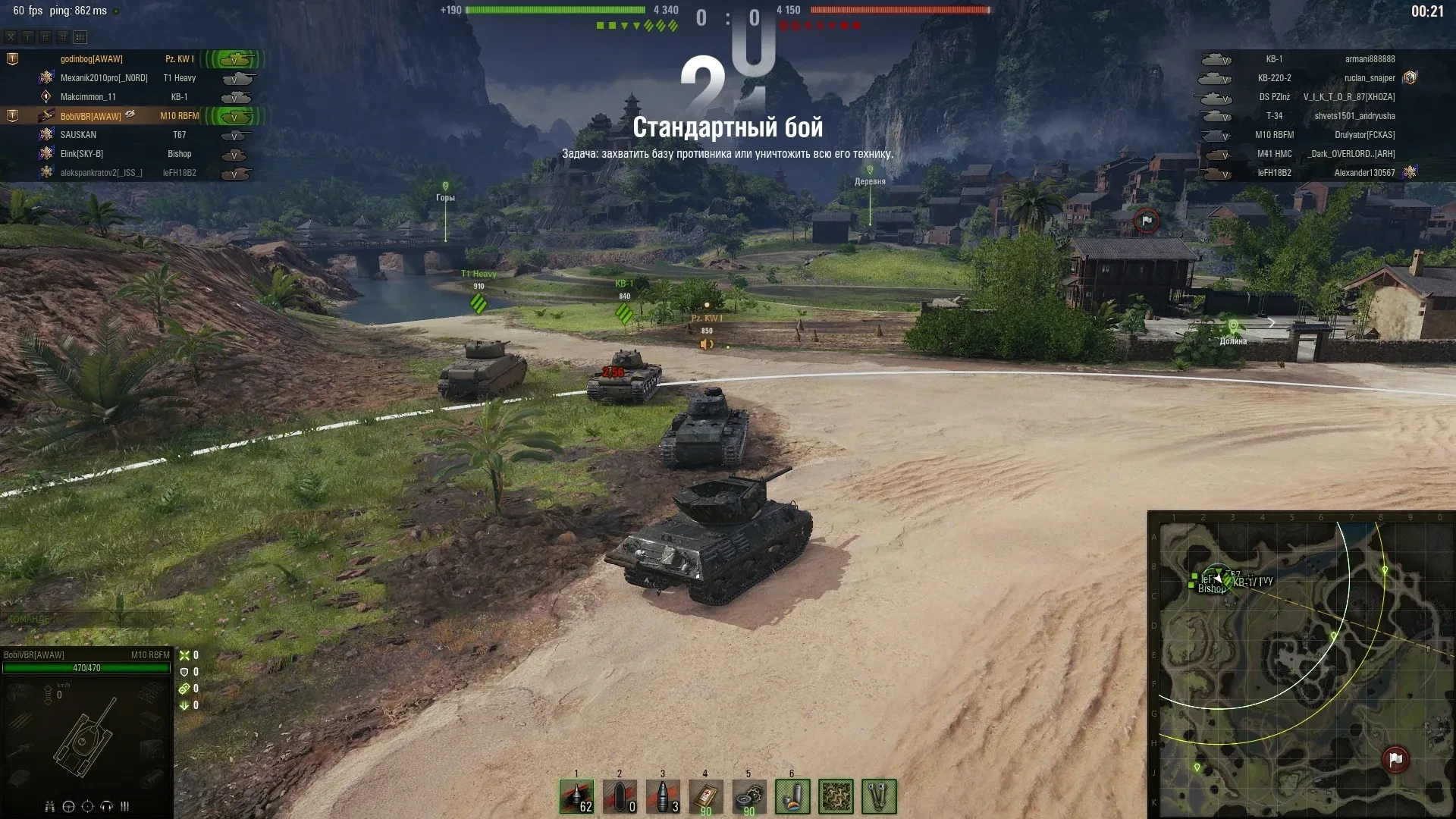Viewport: 1456px width, 819px height.
Task: Select the food rations consumable slot
Action: point(792,796)
